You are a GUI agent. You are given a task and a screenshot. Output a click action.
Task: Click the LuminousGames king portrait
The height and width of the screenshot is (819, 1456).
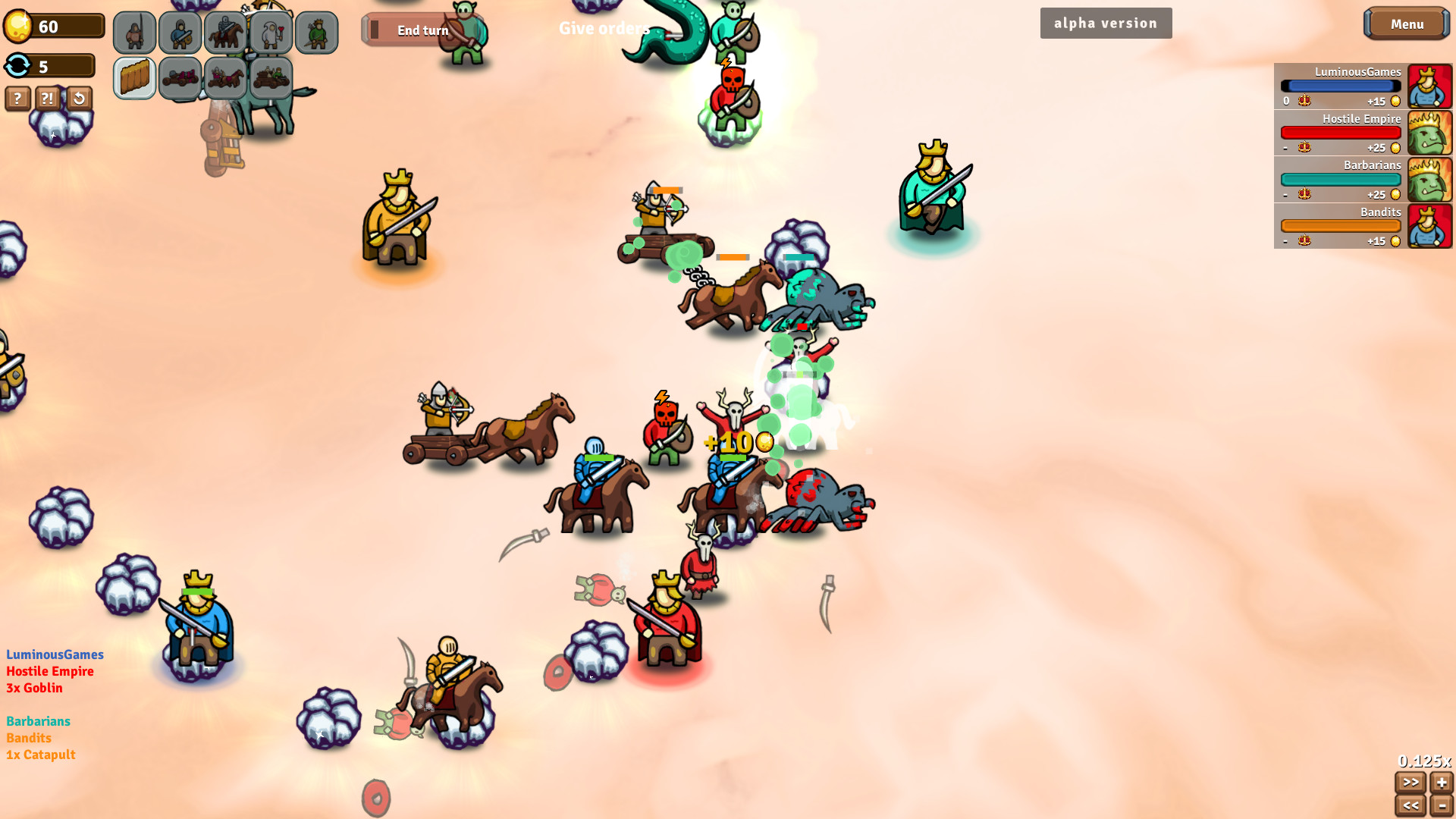click(1429, 86)
